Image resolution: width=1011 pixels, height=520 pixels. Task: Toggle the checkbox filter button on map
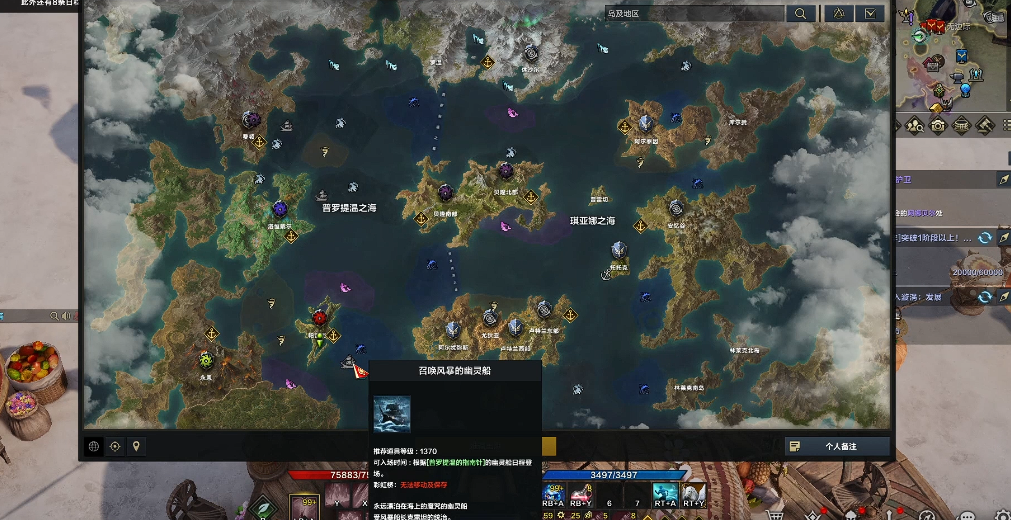tap(871, 14)
